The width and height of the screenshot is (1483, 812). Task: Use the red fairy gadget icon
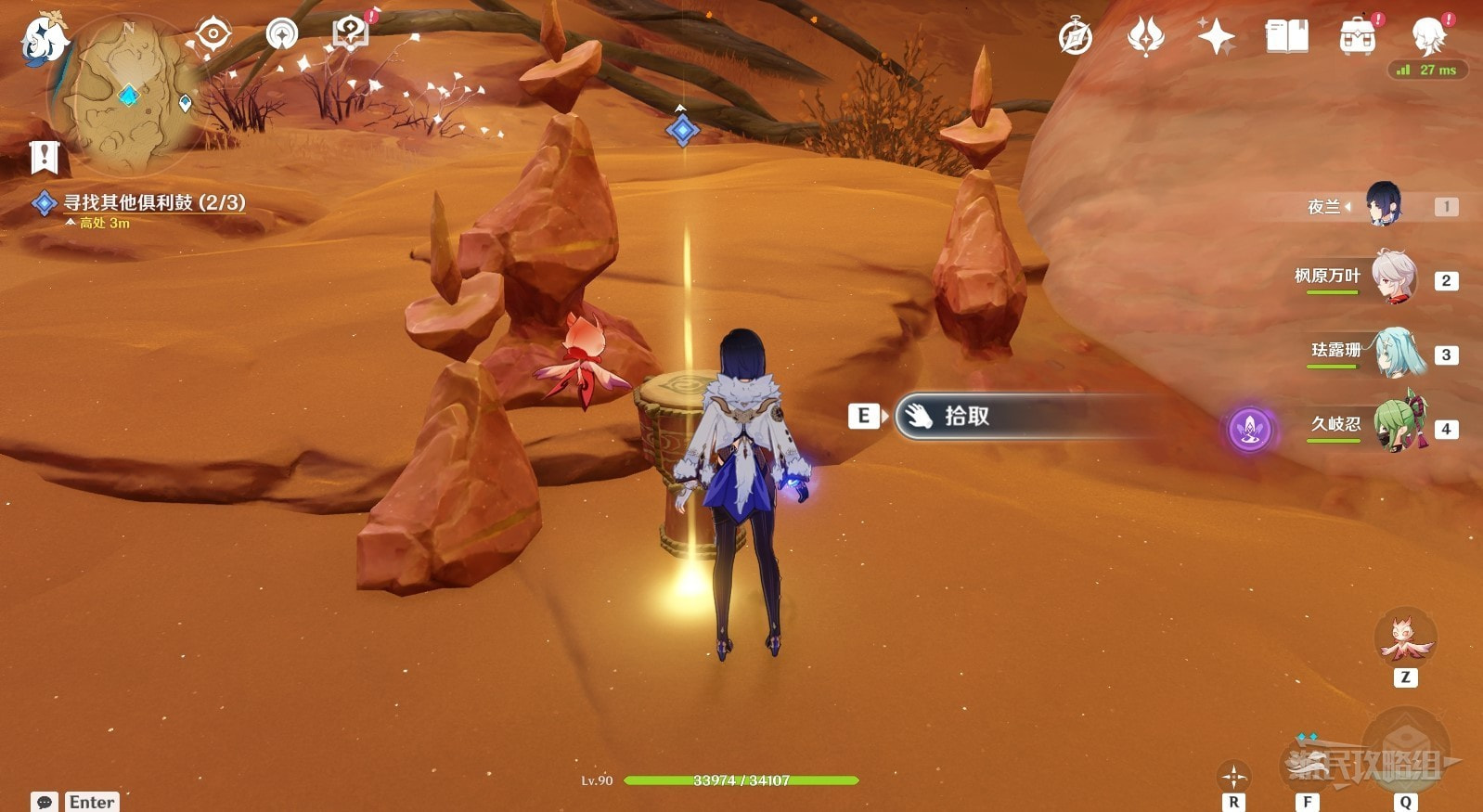[x=1405, y=638]
